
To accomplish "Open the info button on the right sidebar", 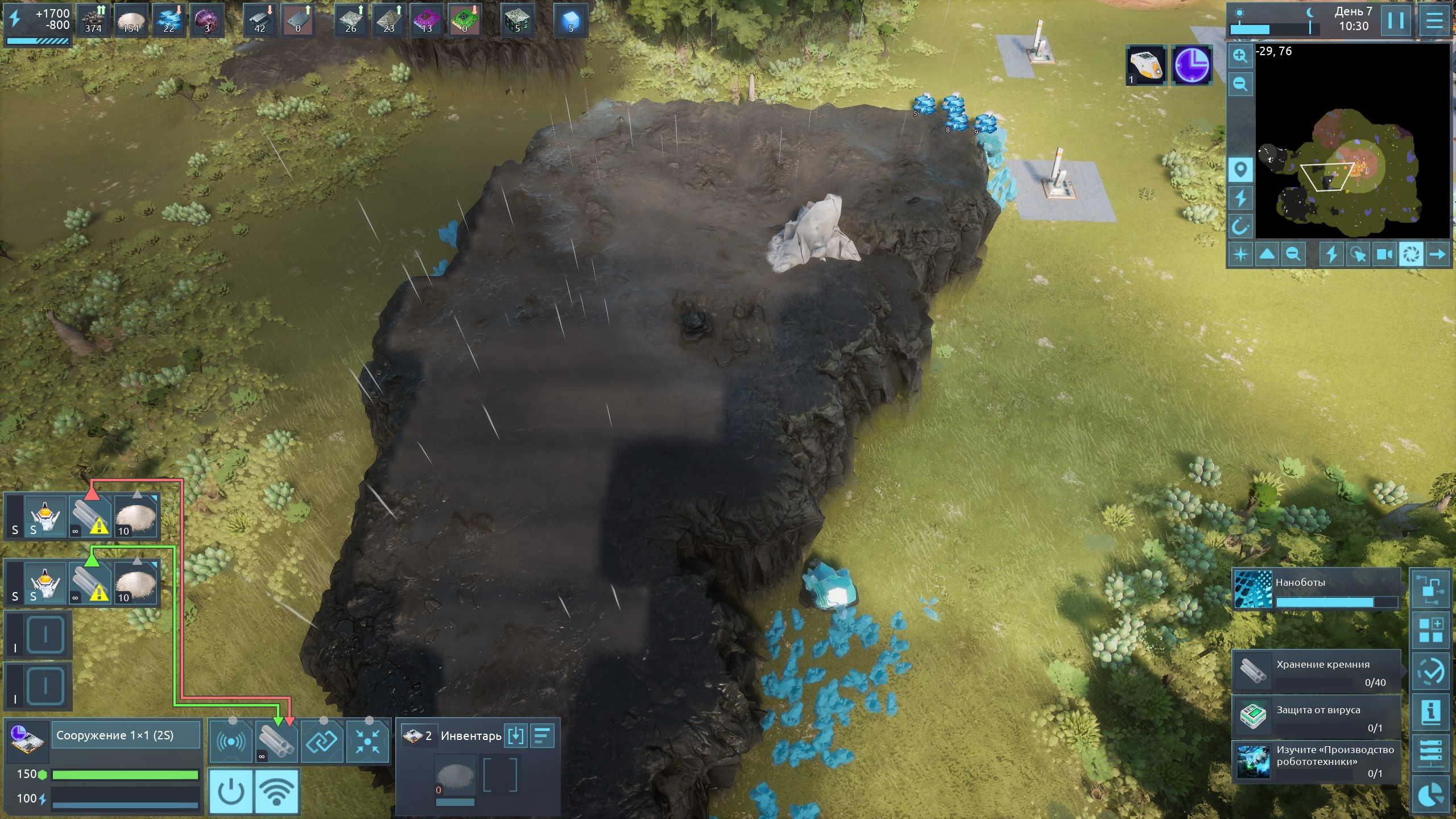I will tap(1431, 712).
